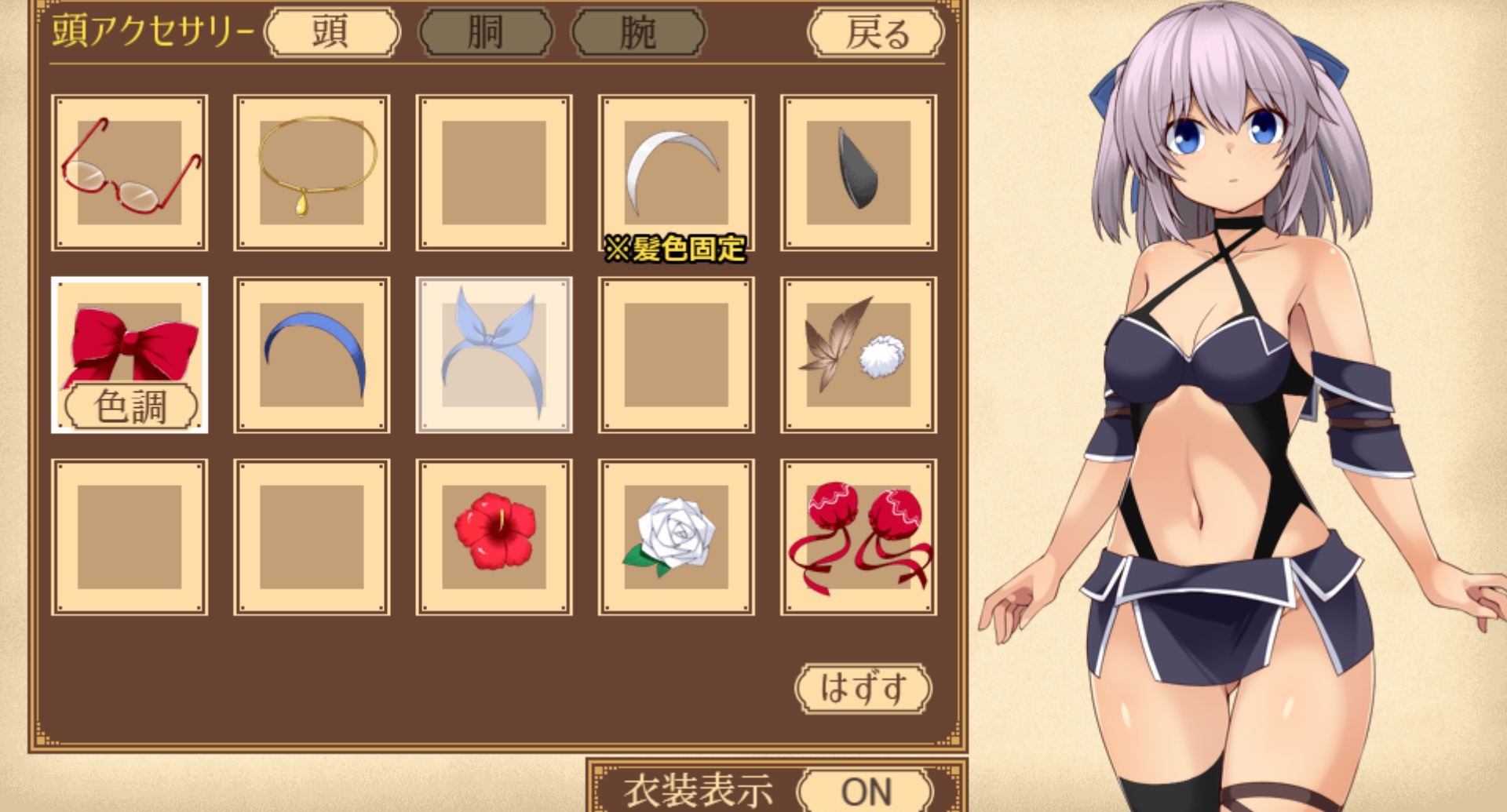Screen dimensions: 1507x812
Task: Equip the black horn accessory
Action: [858, 173]
